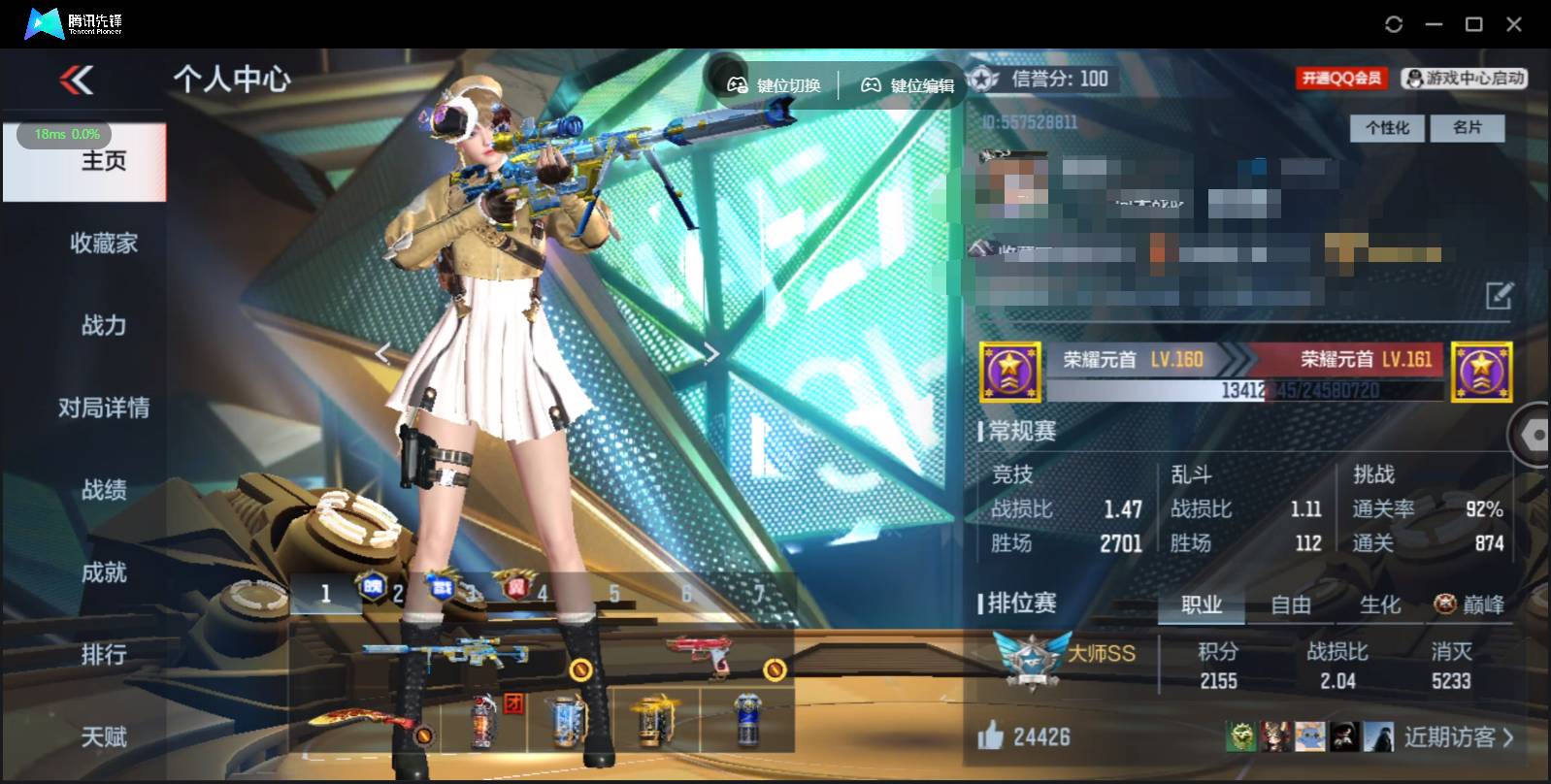This screenshot has height=784, width=1551.
Task: Select weapon loadout slot 2
Action: 398,591
